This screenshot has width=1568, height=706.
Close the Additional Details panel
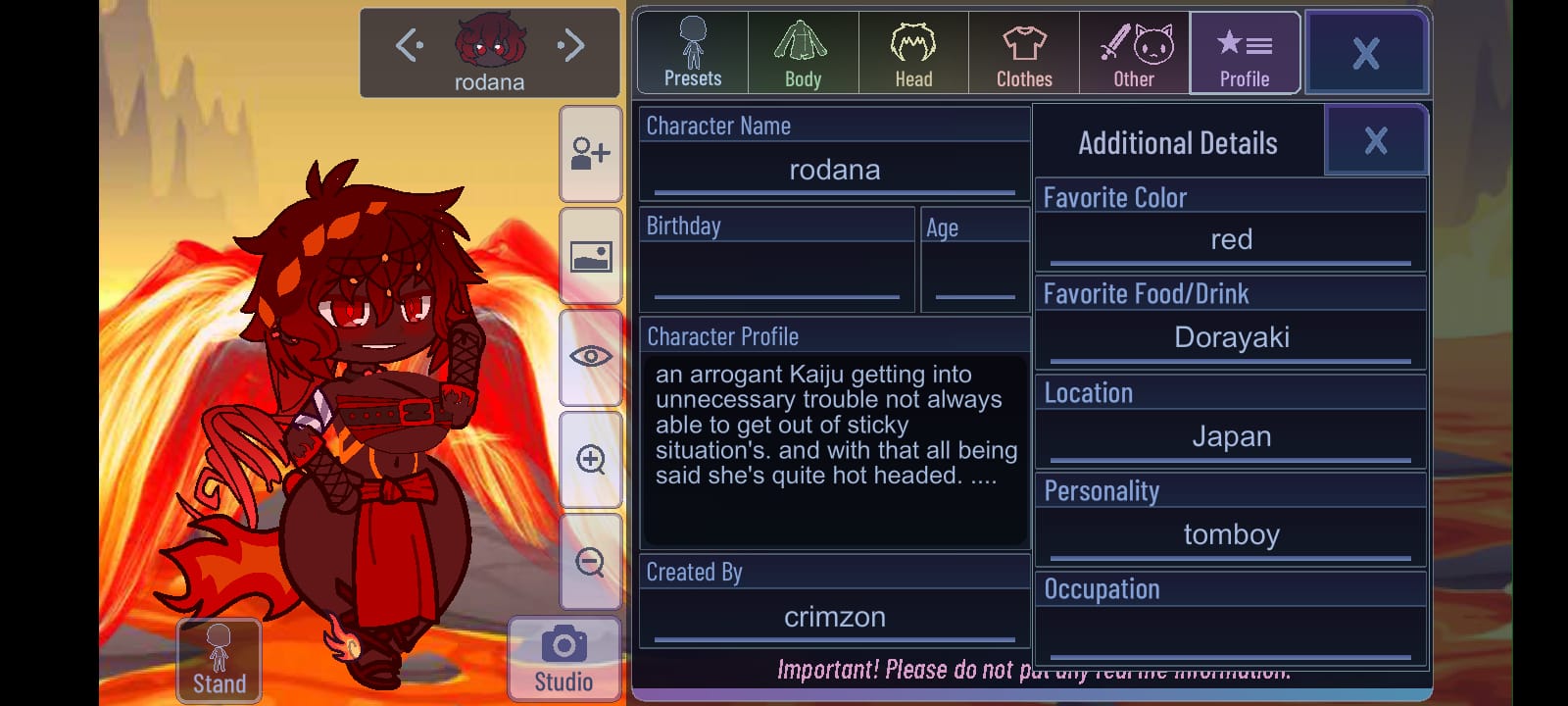tap(1375, 141)
